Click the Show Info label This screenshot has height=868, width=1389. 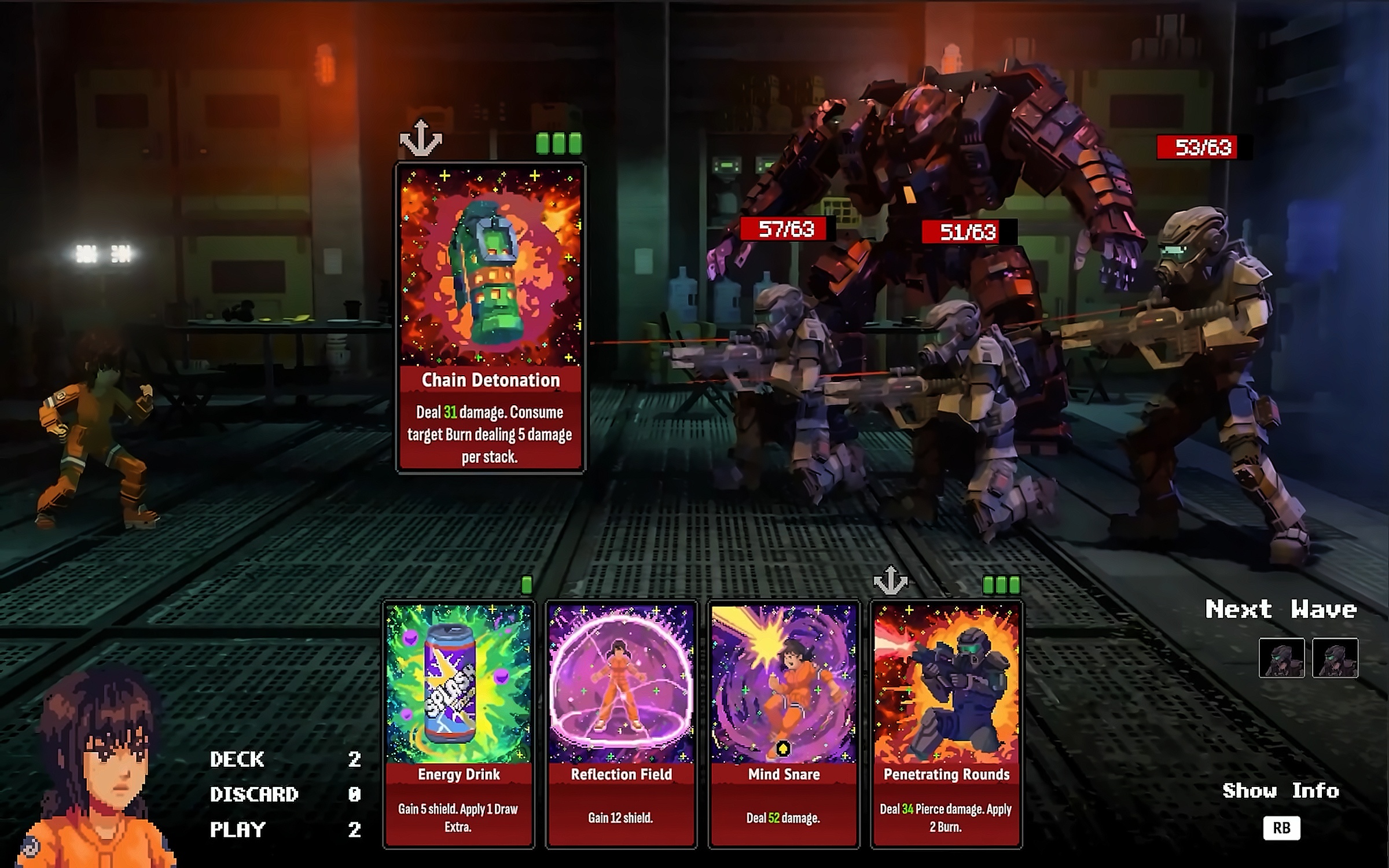point(1280,791)
